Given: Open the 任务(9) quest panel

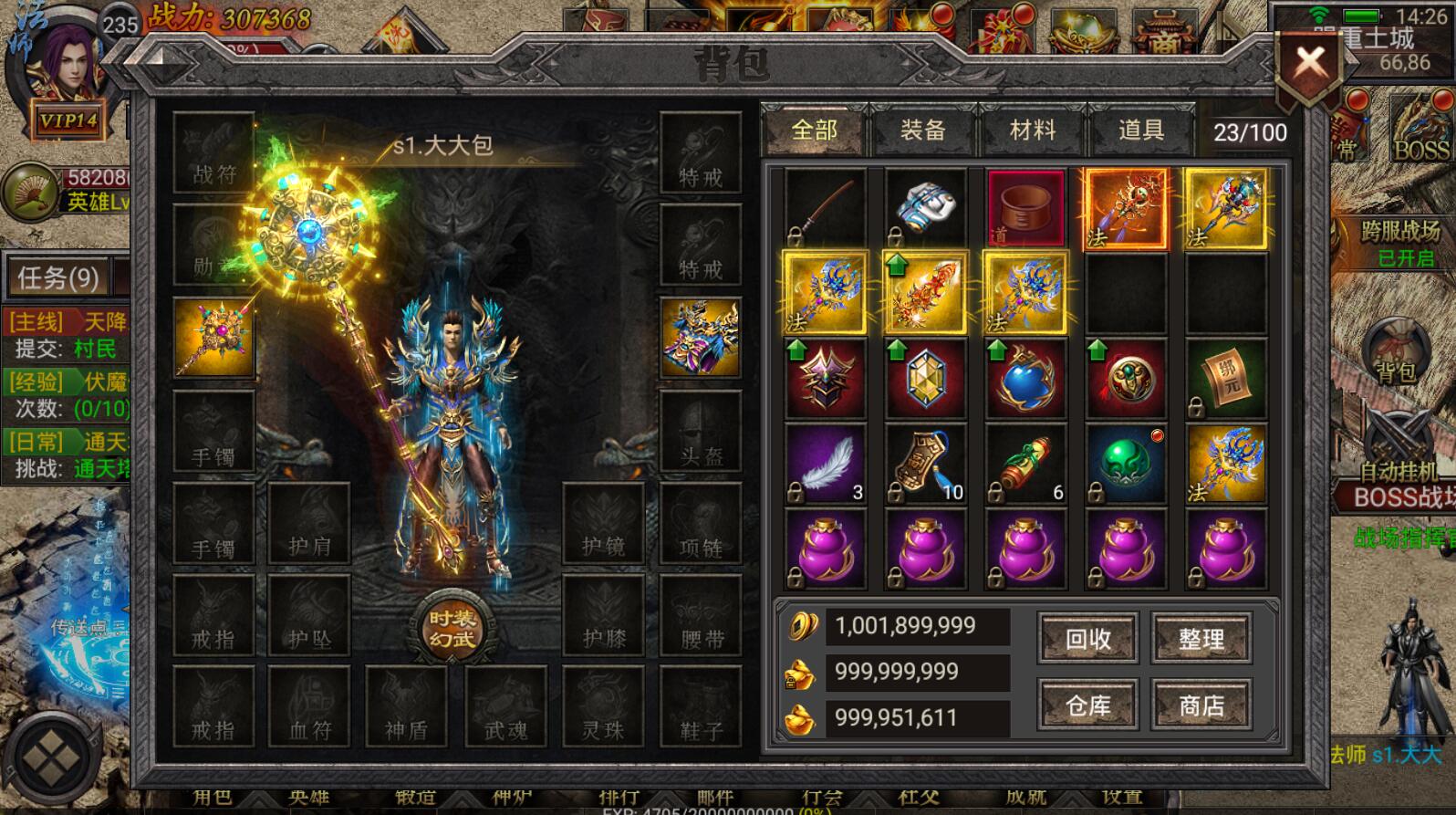Looking at the screenshot, I should (x=58, y=277).
